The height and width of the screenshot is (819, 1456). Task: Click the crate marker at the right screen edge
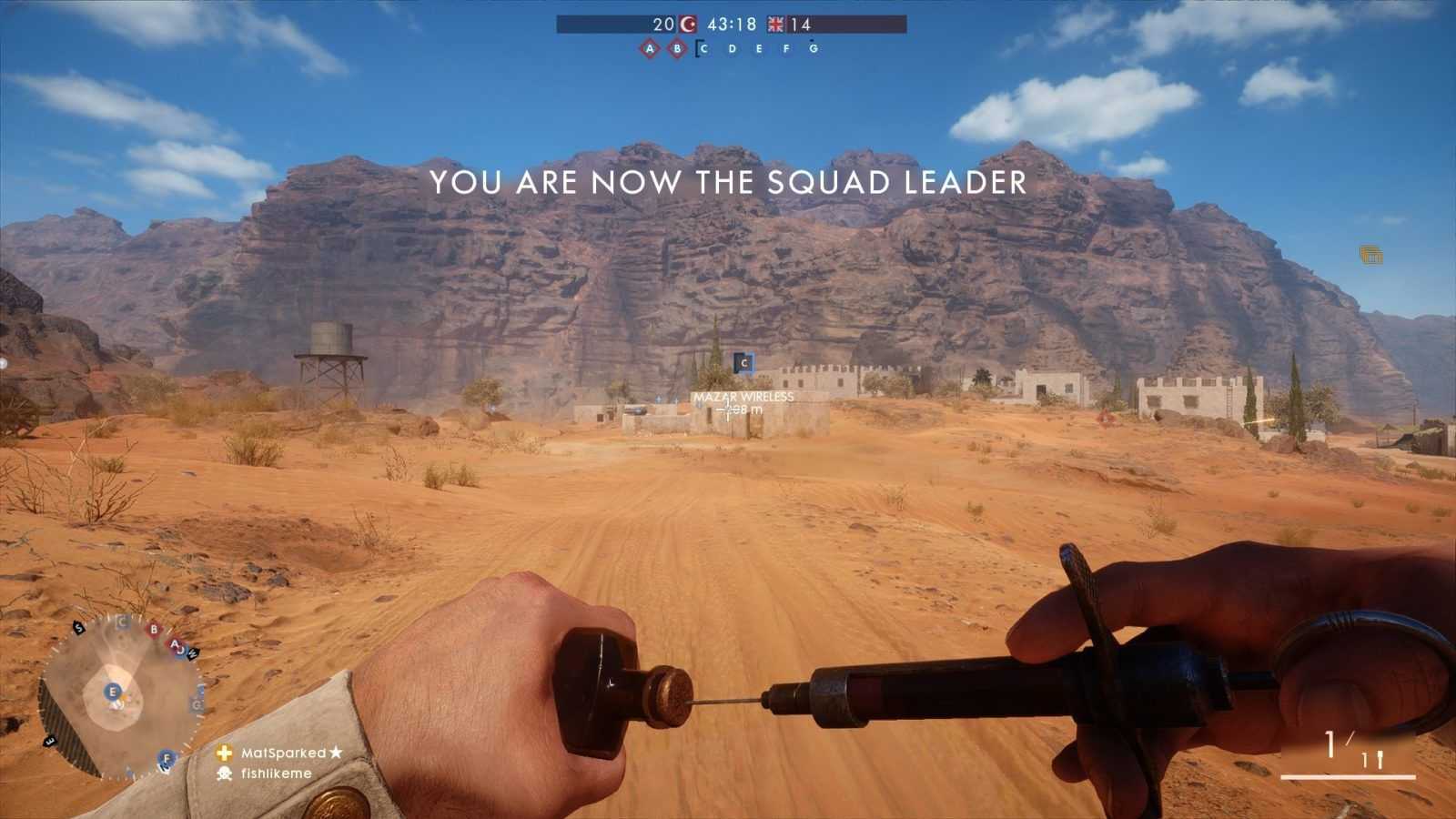coord(1370,255)
